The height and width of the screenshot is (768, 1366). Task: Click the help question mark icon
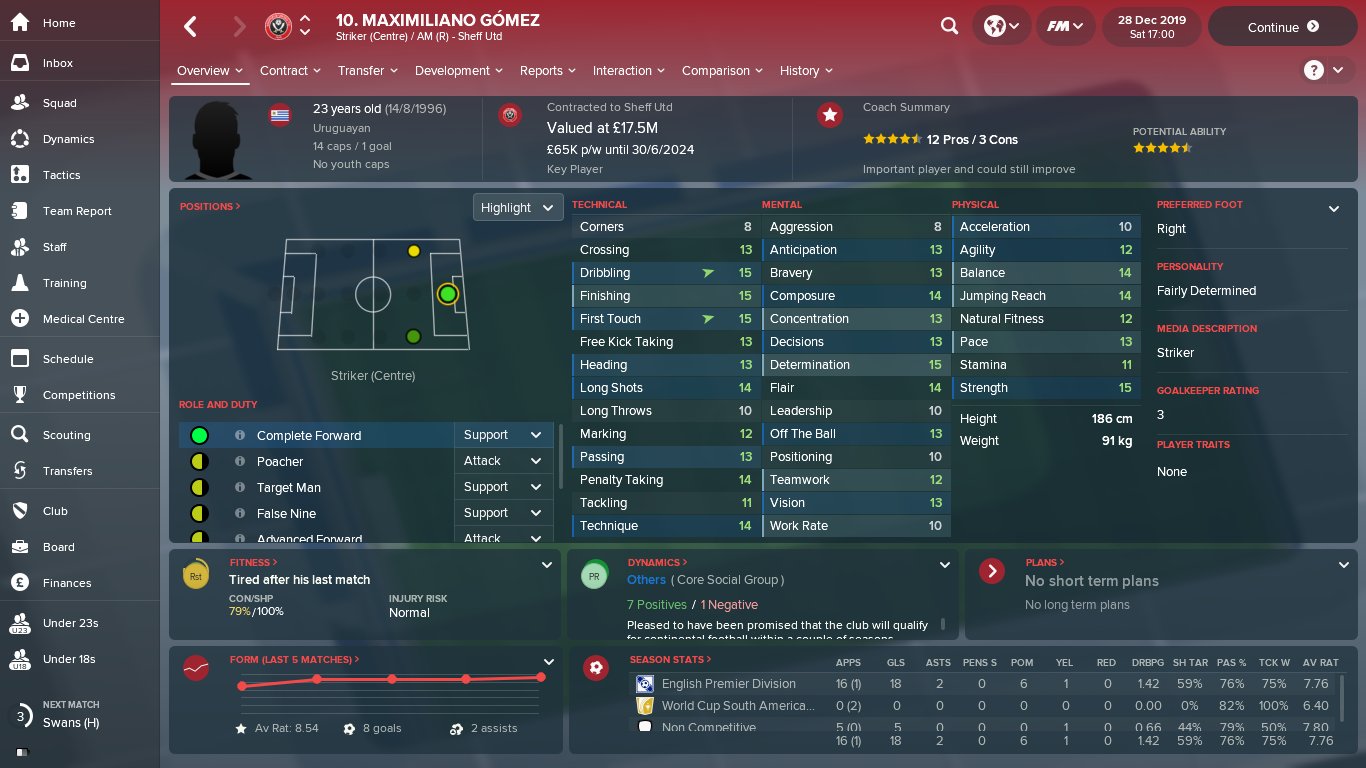tap(1313, 70)
